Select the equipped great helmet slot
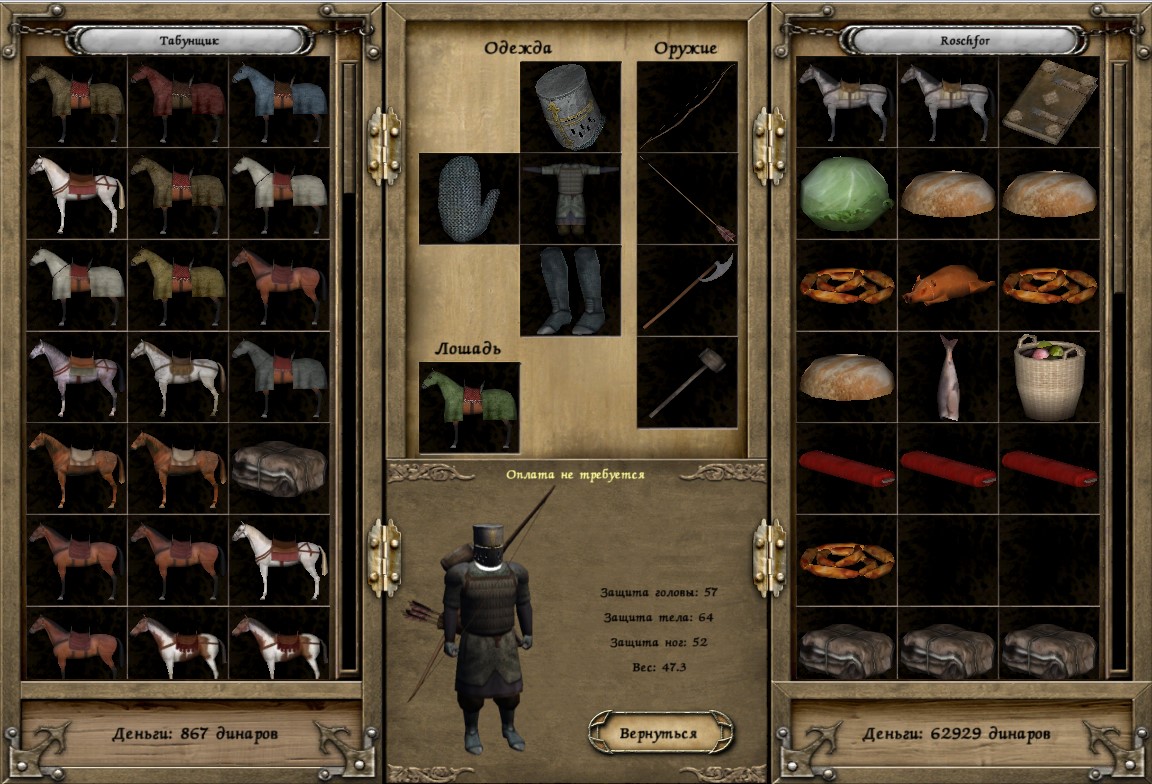 [570, 106]
